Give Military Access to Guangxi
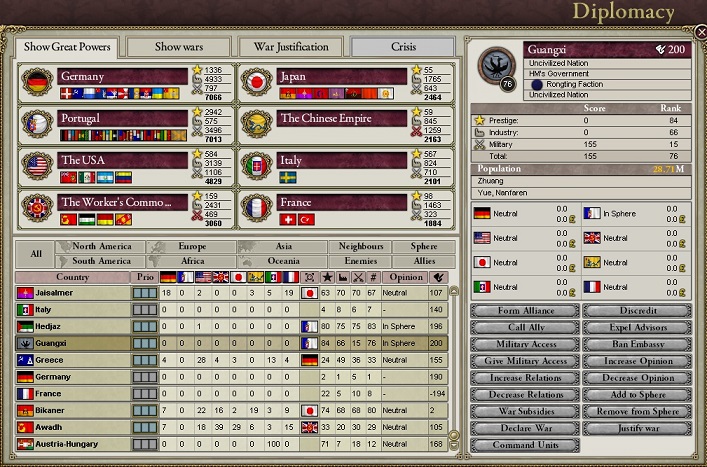 click(x=524, y=362)
